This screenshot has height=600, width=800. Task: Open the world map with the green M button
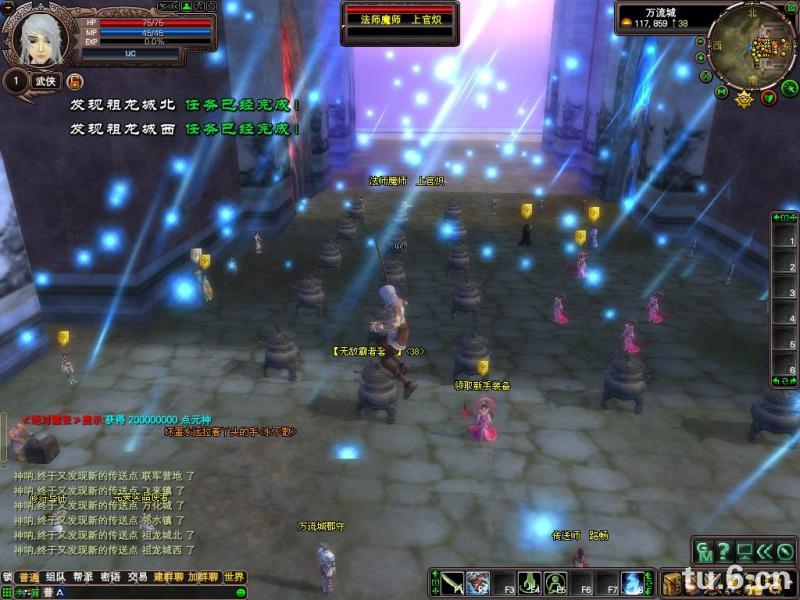[x=721, y=92]
